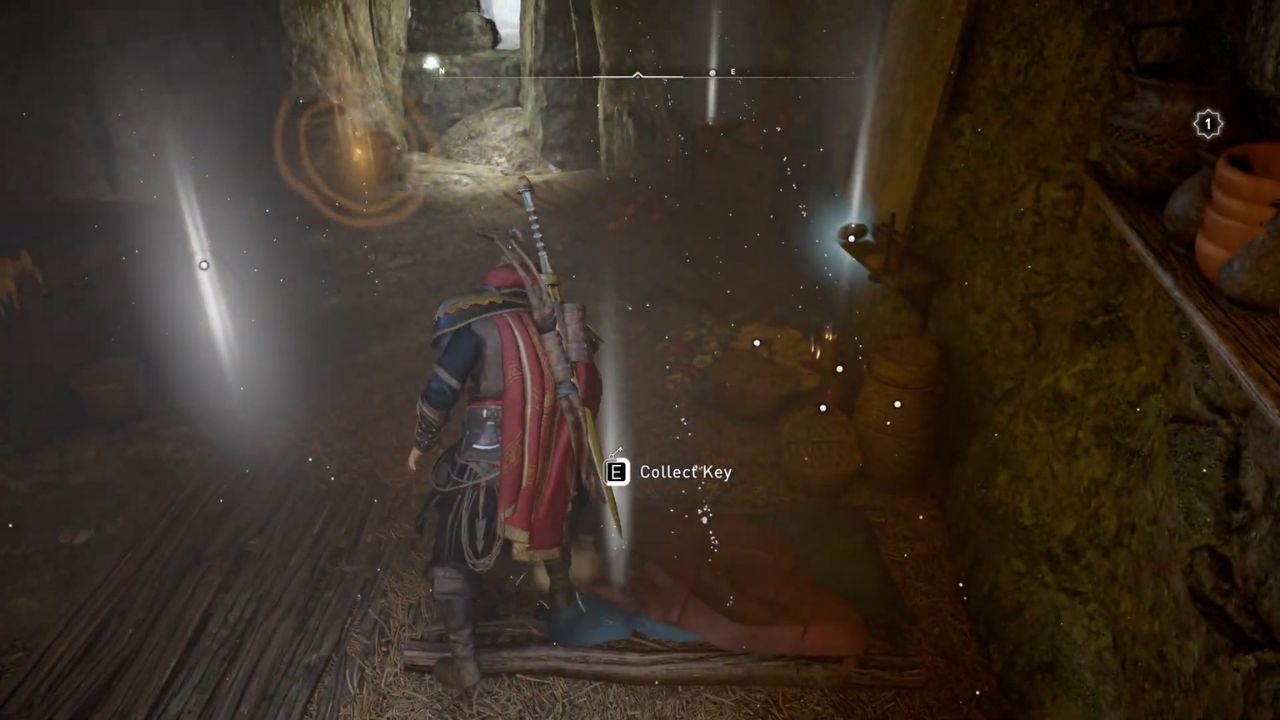The width and height of the screenshot is (1280, 720).
Task: Click the candle flame near the baskets
Action: click(x=825, y=335)
